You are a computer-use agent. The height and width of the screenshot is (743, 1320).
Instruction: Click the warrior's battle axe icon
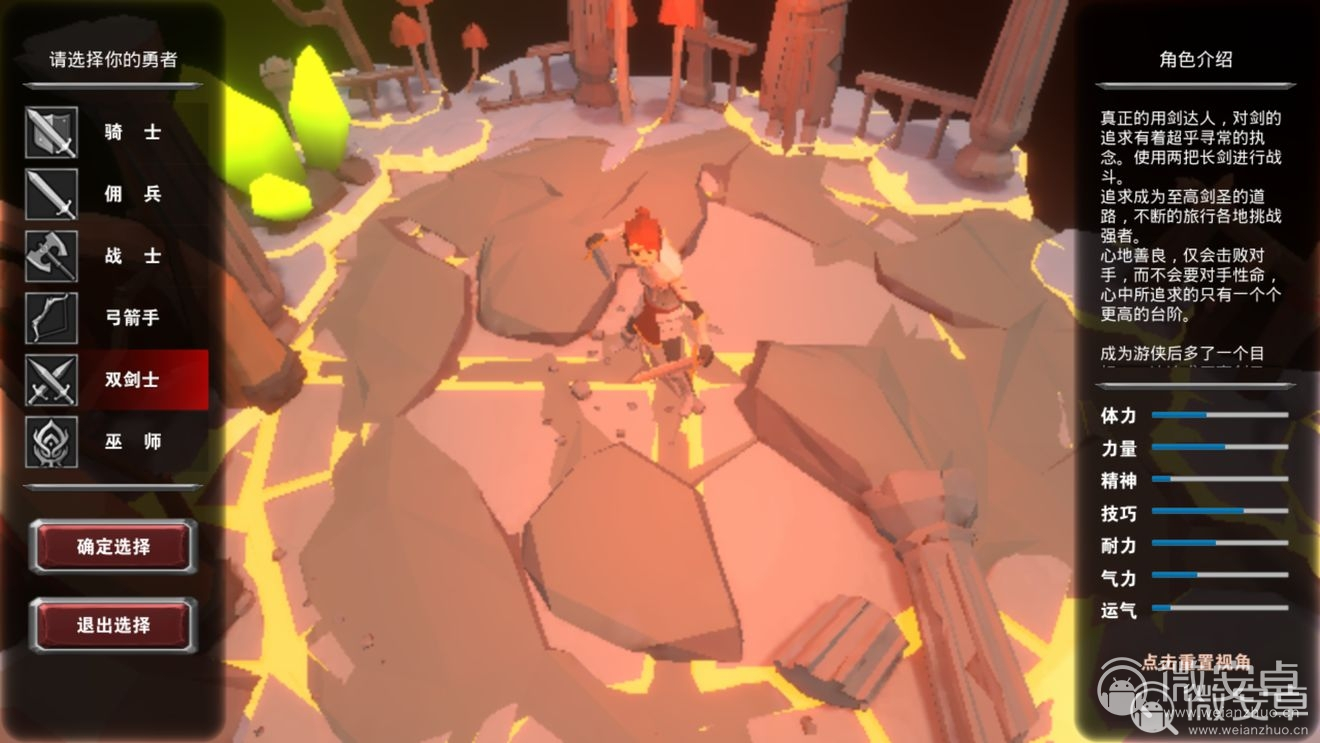(51, 256)
